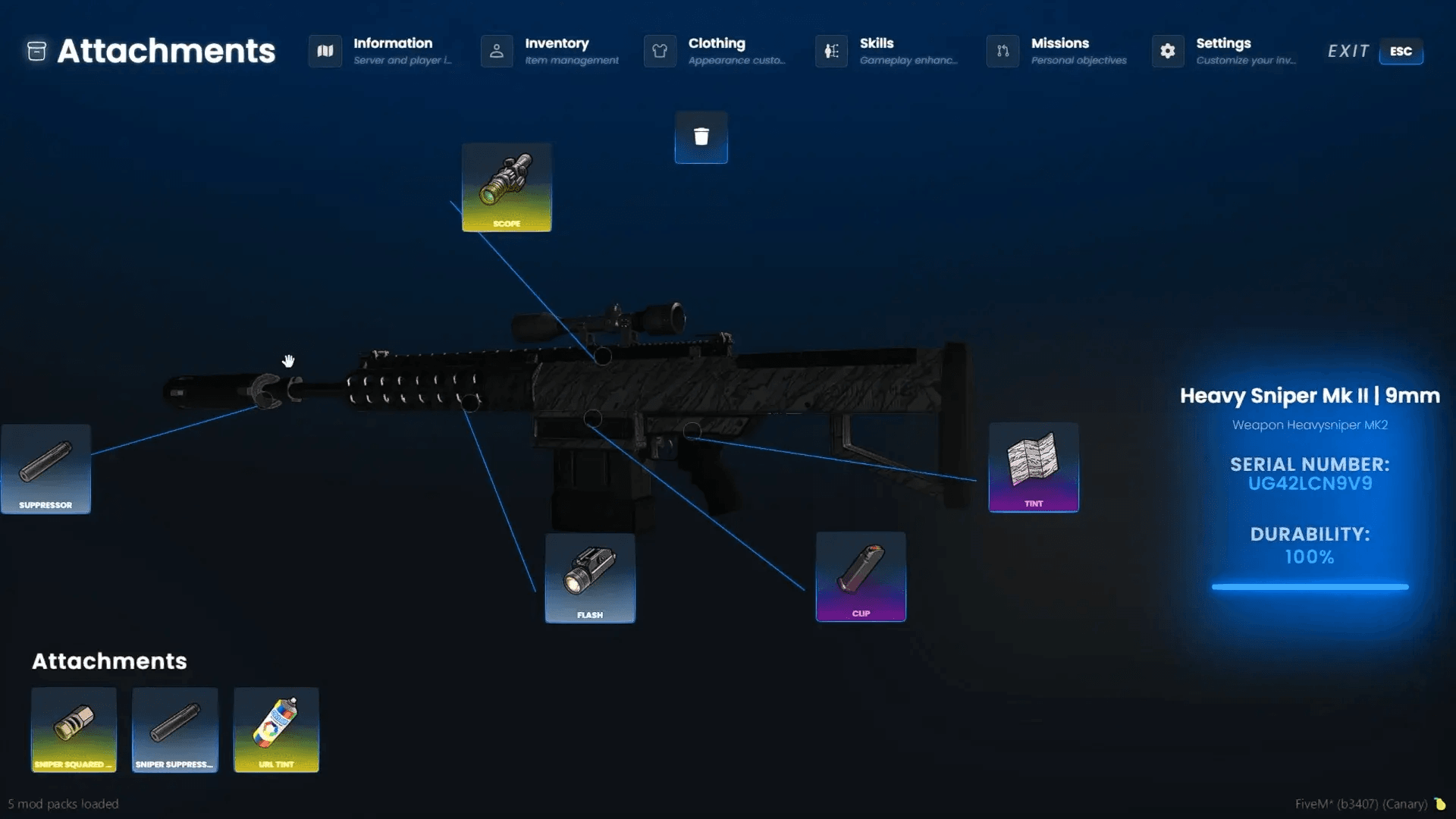Open the Flash attachment slot
Viewport: 1456px width, 819px height.
point(590,576)
